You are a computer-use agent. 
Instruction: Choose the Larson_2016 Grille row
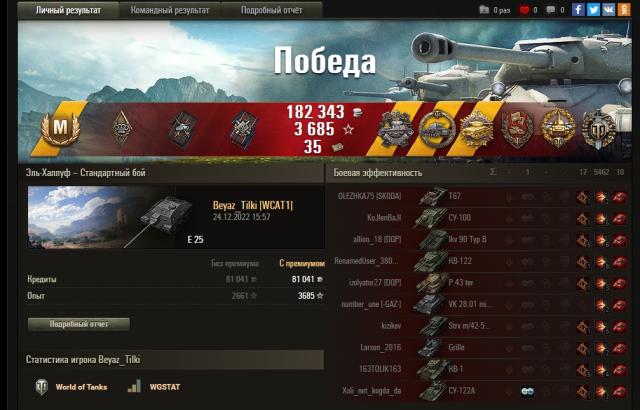[x=480, y=348]
